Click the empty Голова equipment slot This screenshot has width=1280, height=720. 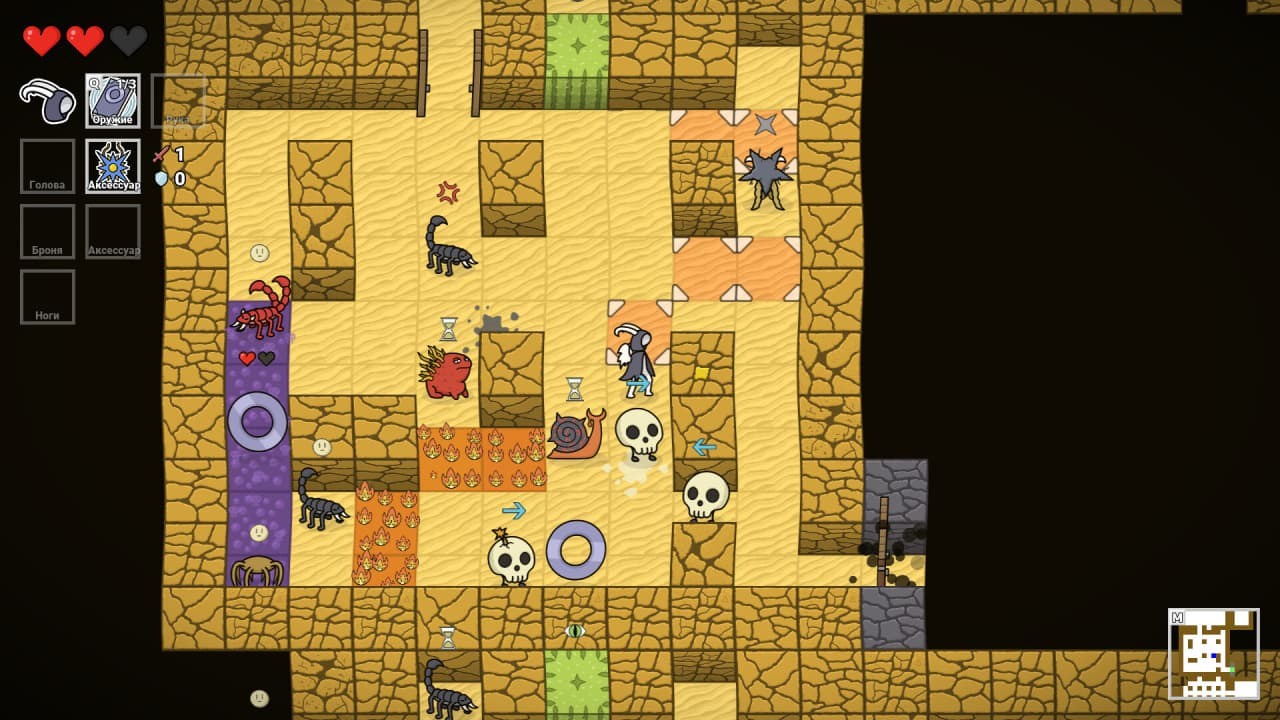[x=47, y=165]
